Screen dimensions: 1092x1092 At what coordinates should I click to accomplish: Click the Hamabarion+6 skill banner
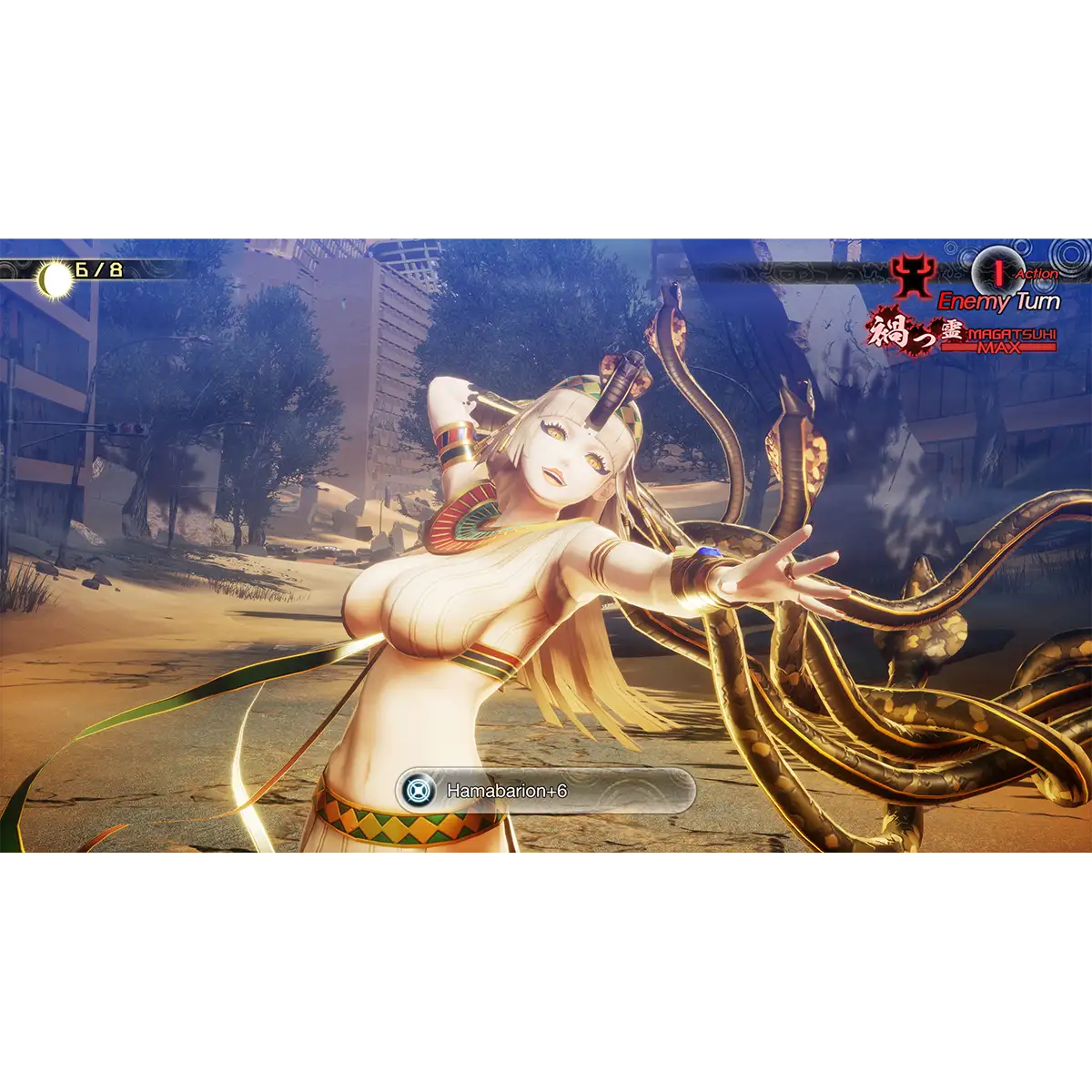point(546,791)
